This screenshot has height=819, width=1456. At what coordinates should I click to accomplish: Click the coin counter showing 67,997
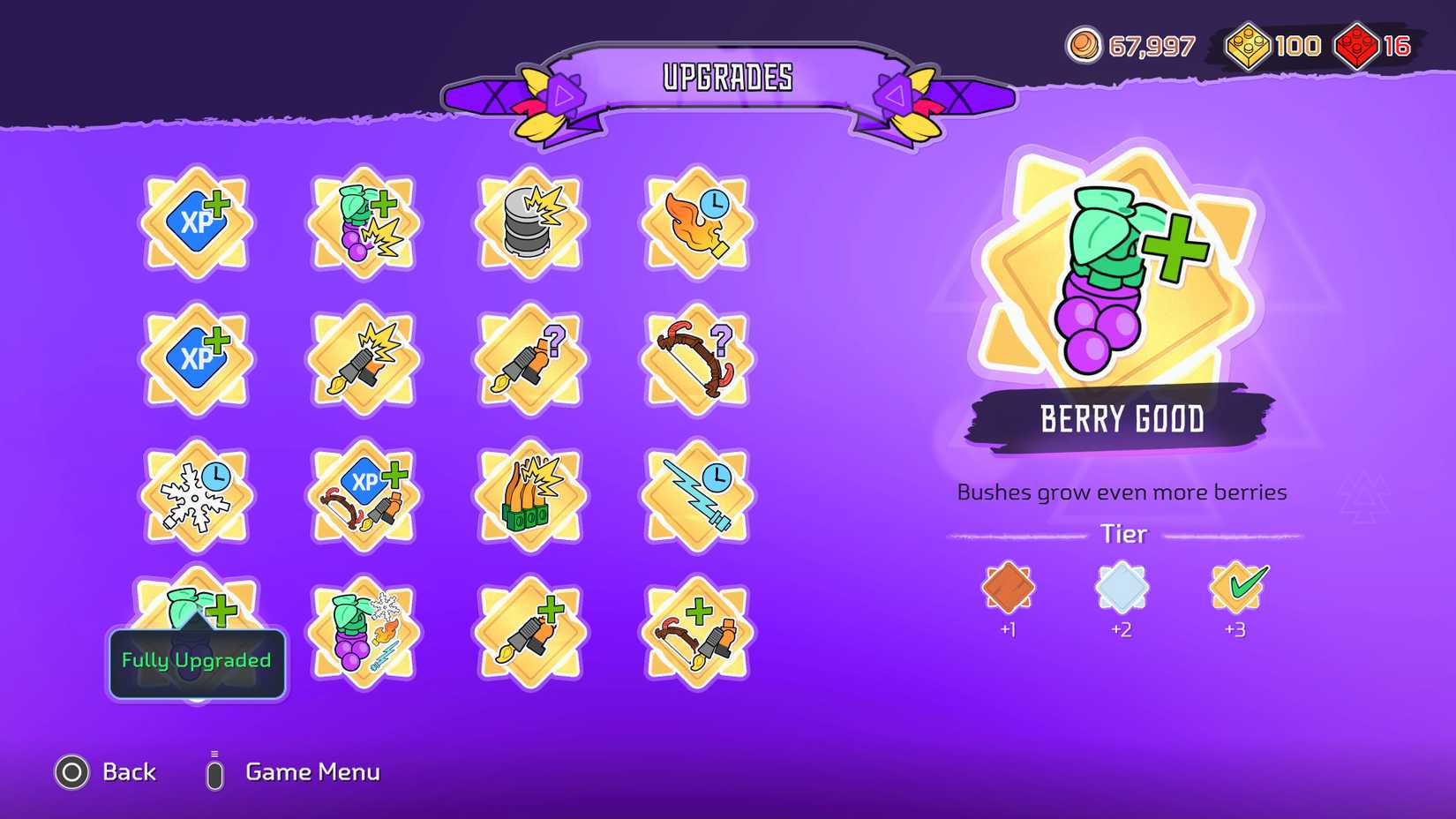pos(1134,46)
